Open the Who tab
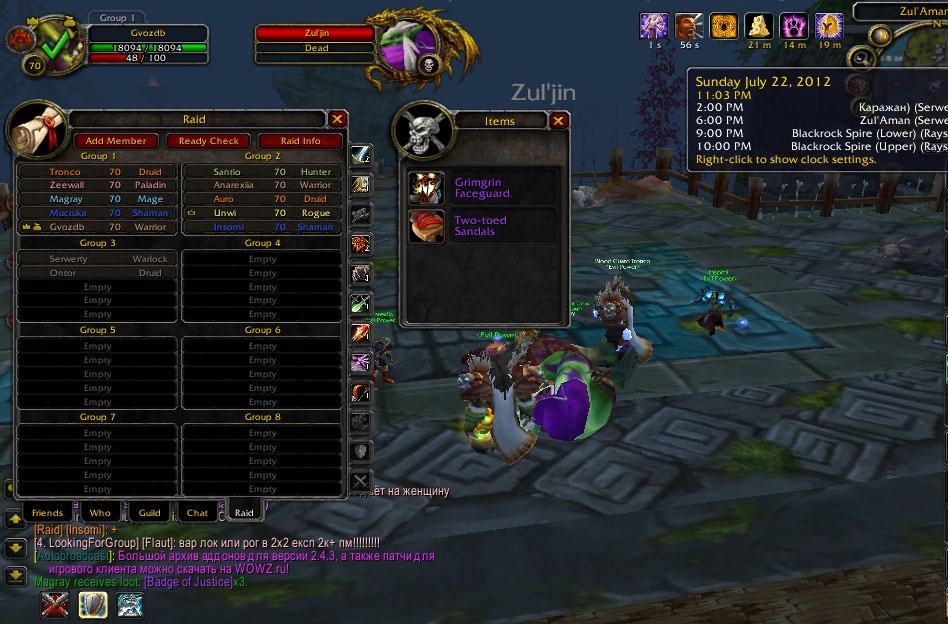 [100, 513]
